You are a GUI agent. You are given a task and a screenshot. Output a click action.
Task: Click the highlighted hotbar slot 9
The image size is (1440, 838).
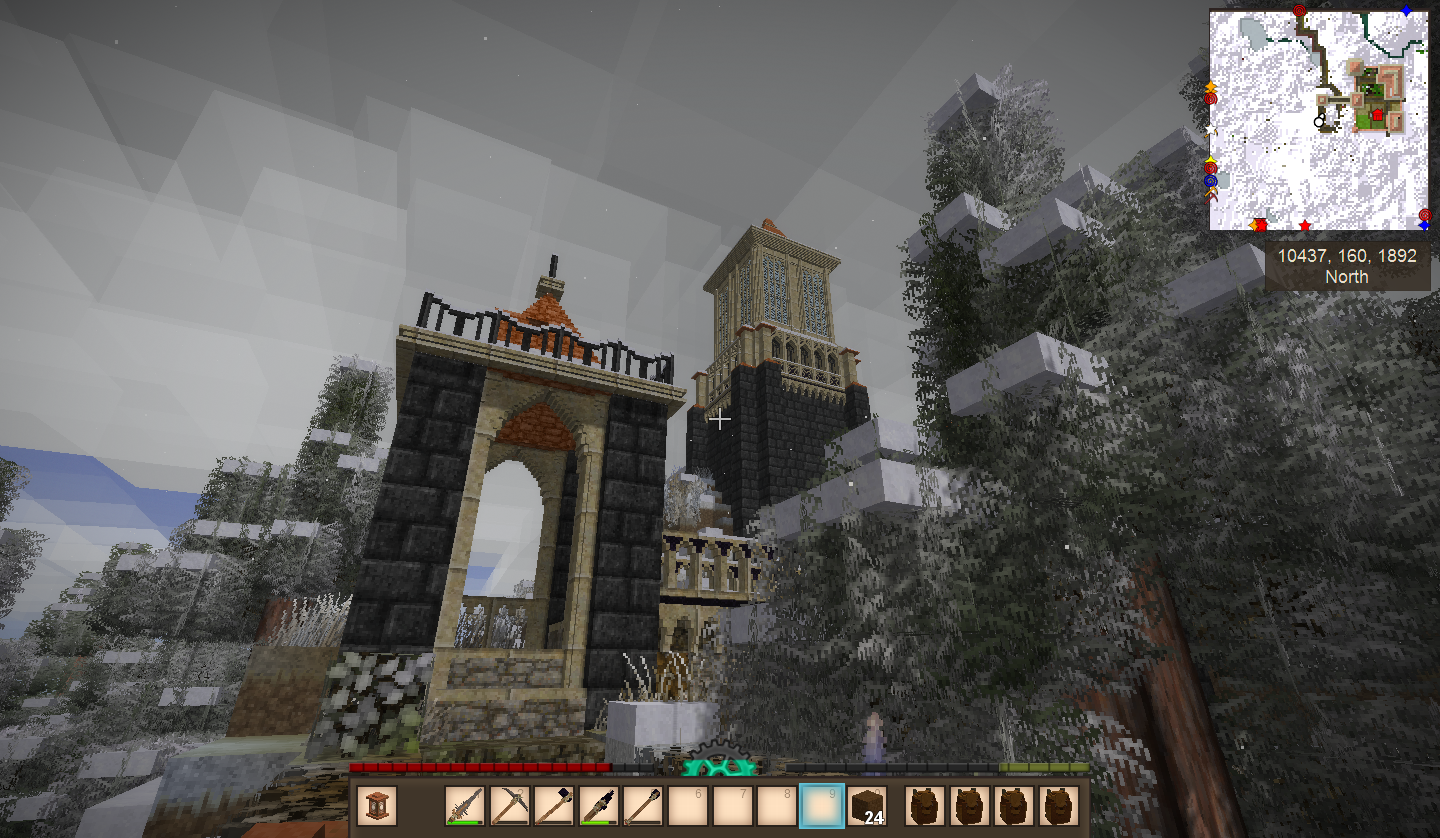[x=821, y=807]
